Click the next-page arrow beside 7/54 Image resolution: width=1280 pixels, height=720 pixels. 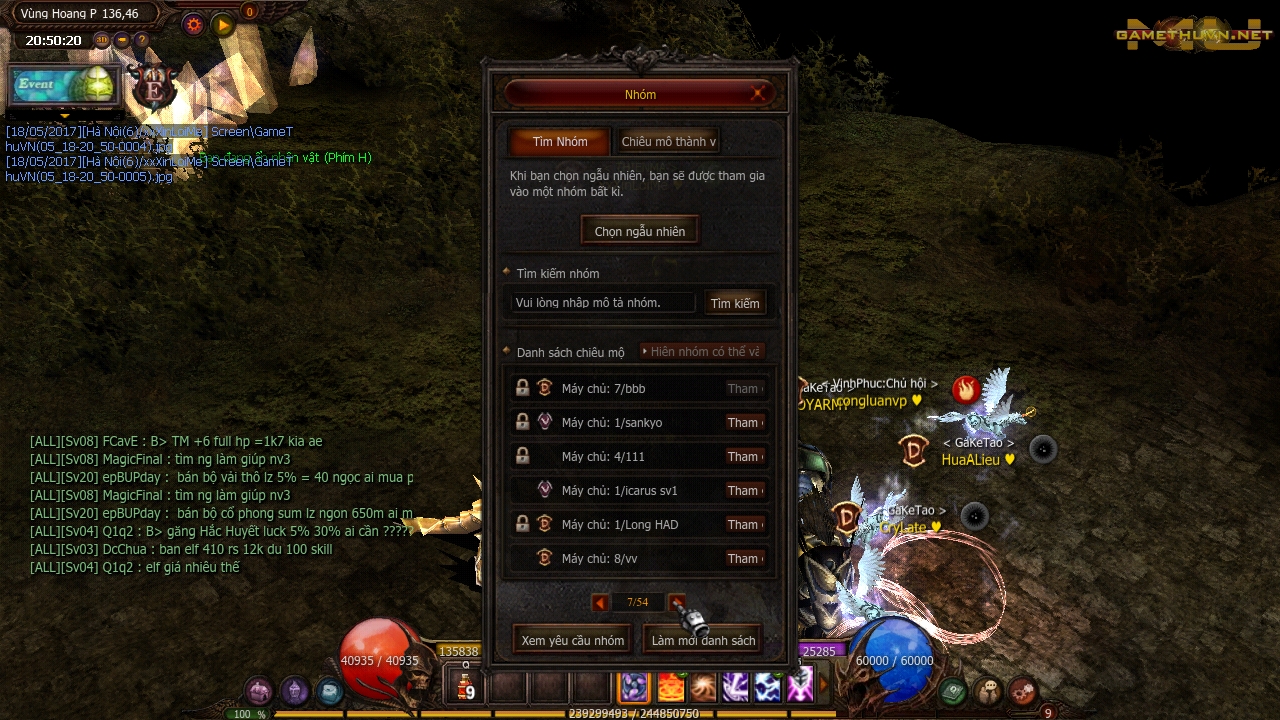point(677,602)
